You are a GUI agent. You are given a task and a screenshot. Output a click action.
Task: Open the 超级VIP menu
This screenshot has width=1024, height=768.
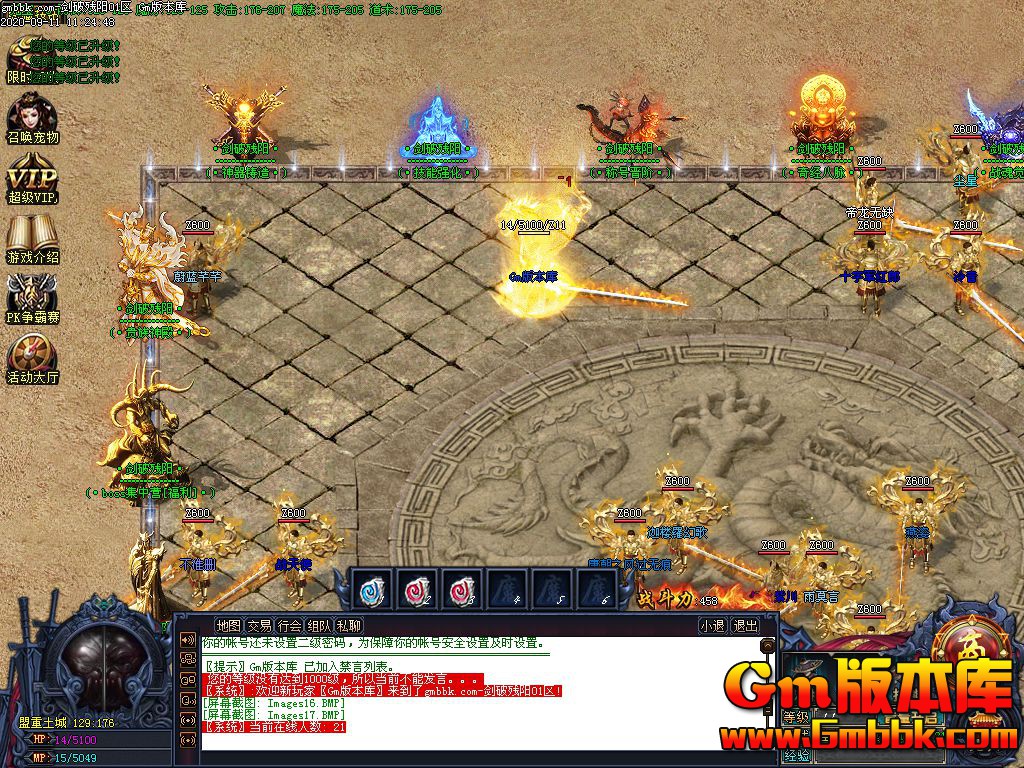click(x=33, y=180)
